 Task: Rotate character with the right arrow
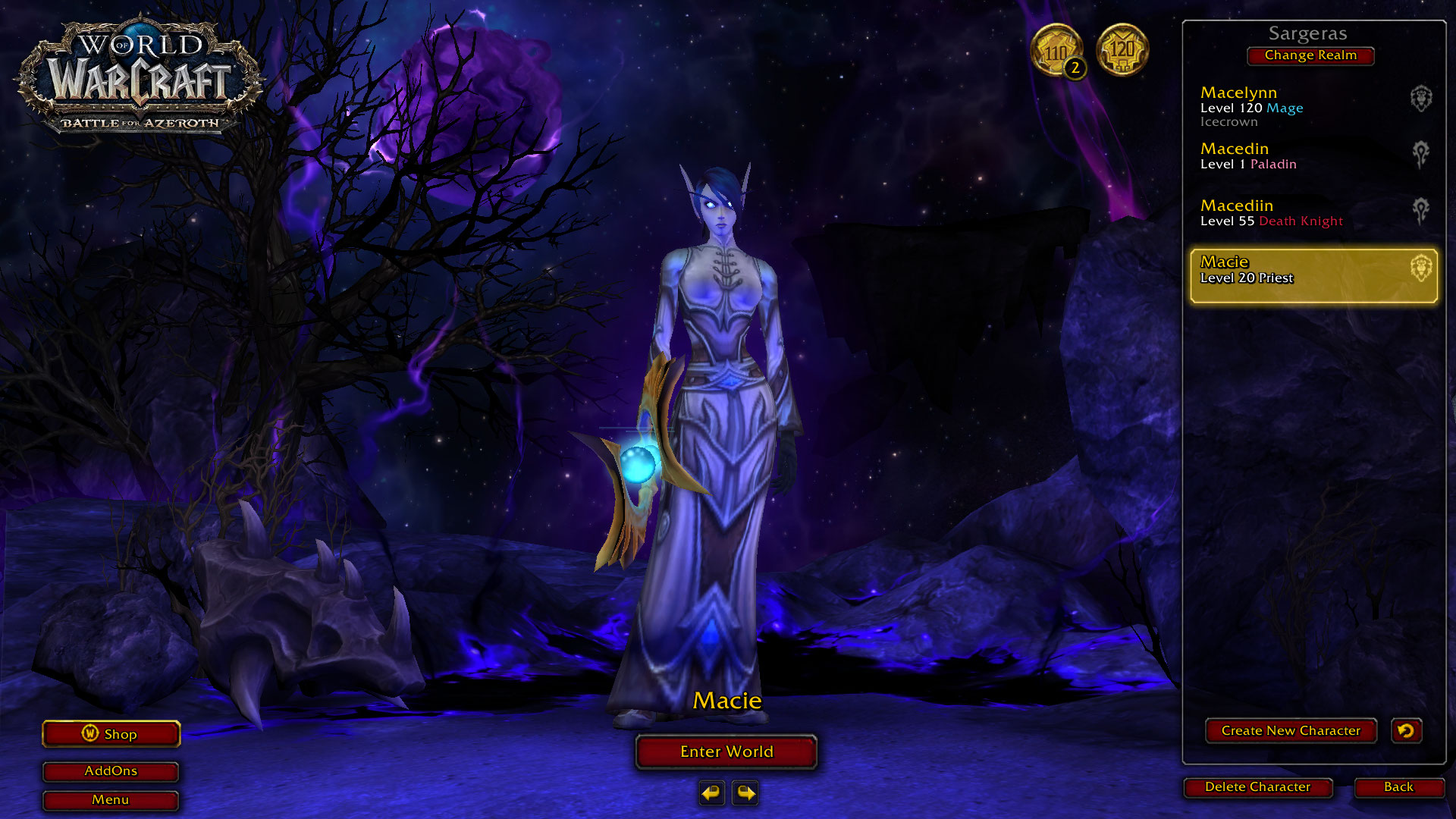(x=745, y=793)
